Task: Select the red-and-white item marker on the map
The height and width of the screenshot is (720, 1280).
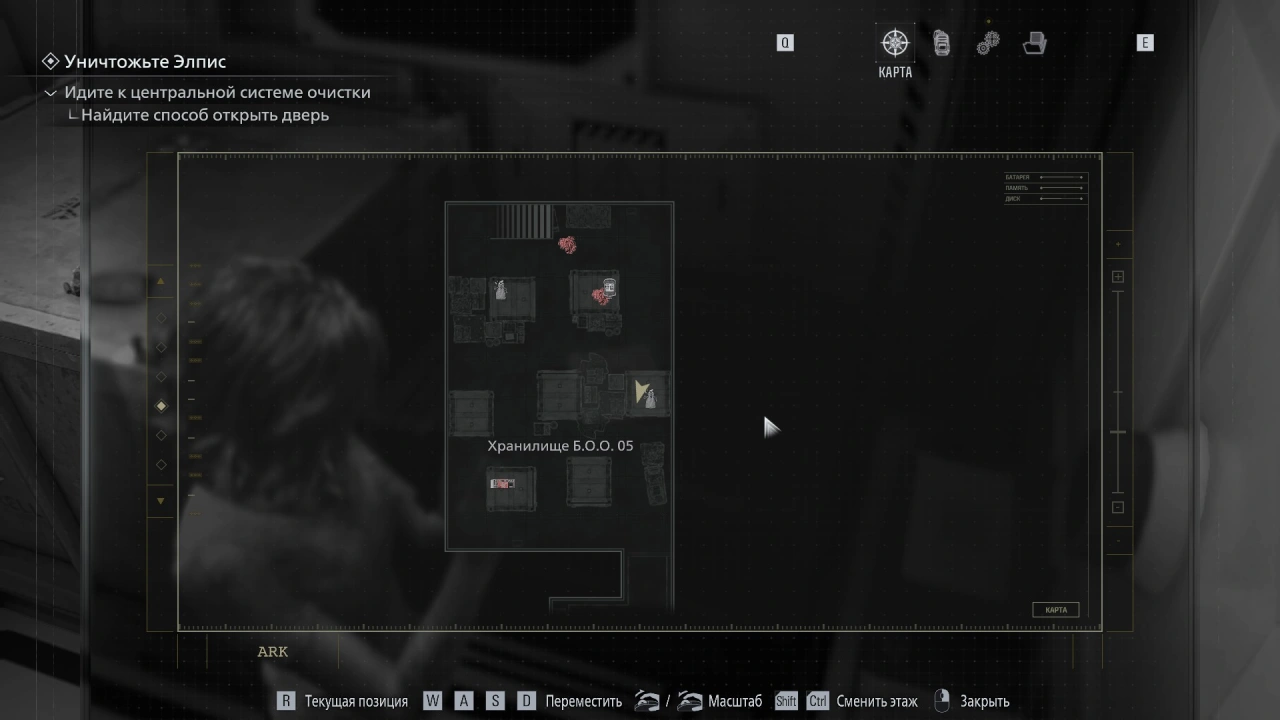Action: pos(502,484)
